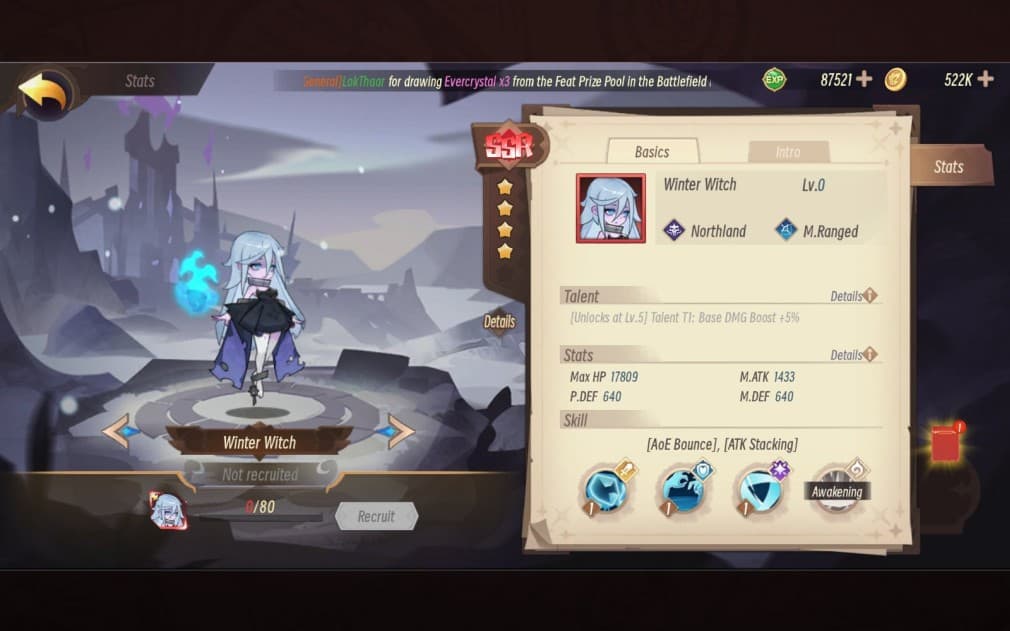Add more EXP with plus button
Viewport: 1010px width, 631px height.
click(x=864, y=79)
